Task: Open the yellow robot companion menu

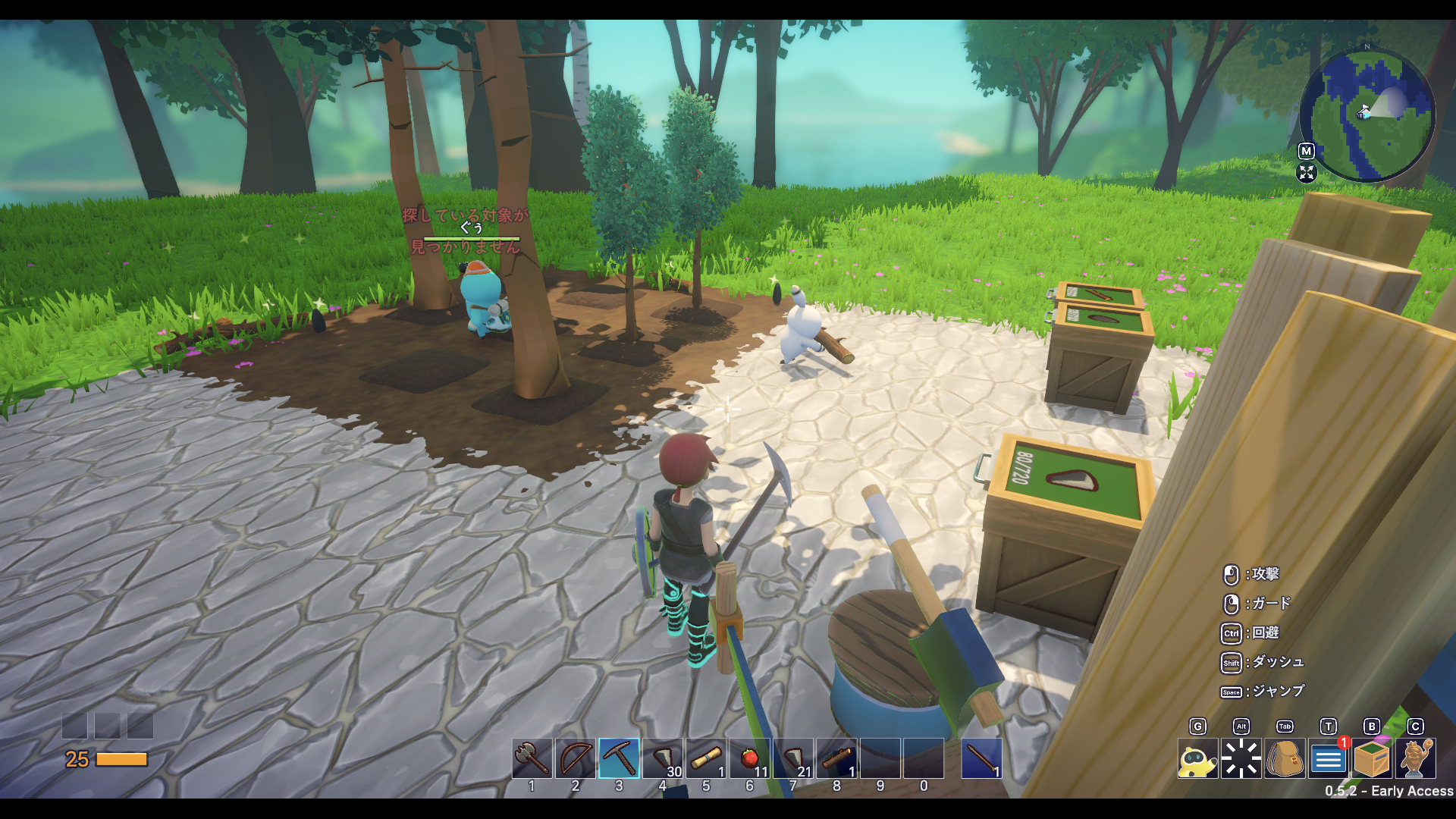Action: pyautogui.click(x=1197, y=758)
